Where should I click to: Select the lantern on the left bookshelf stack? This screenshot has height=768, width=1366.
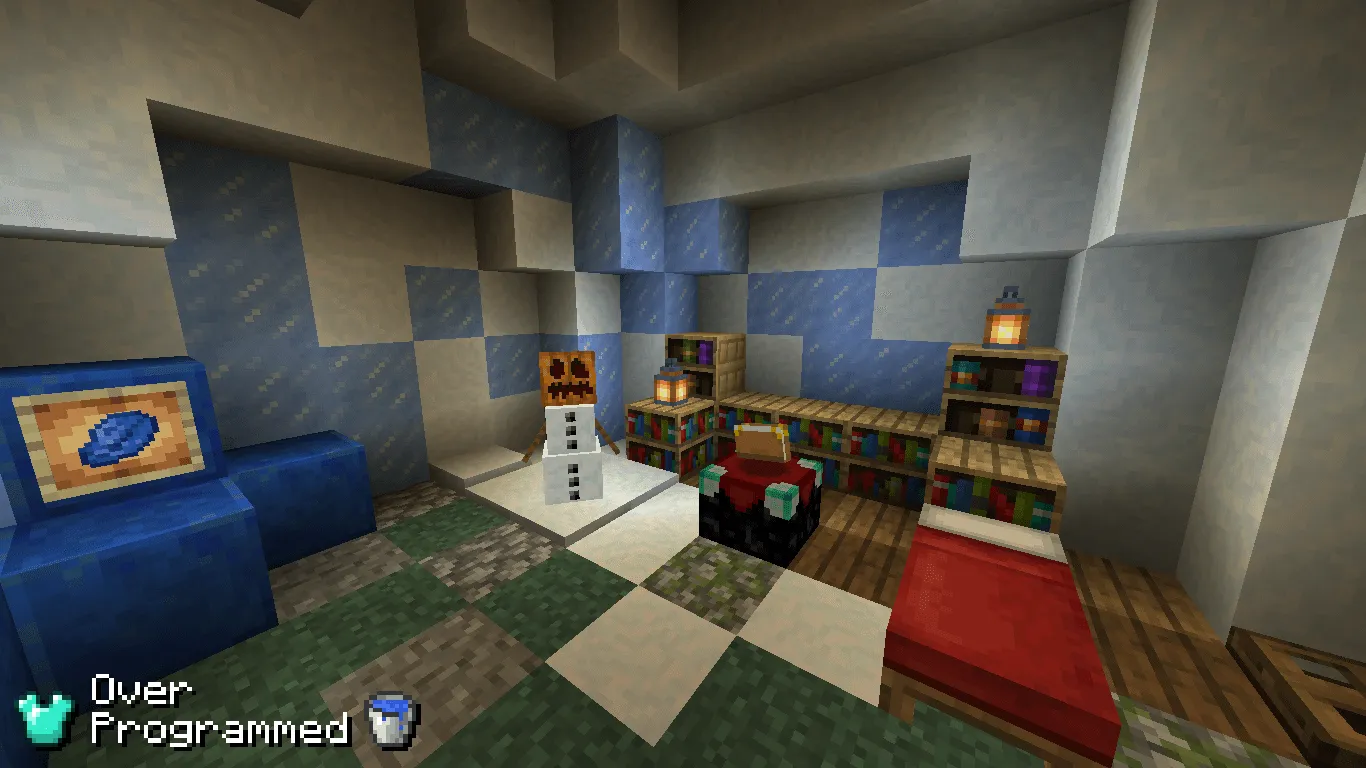tap(670, 388)
